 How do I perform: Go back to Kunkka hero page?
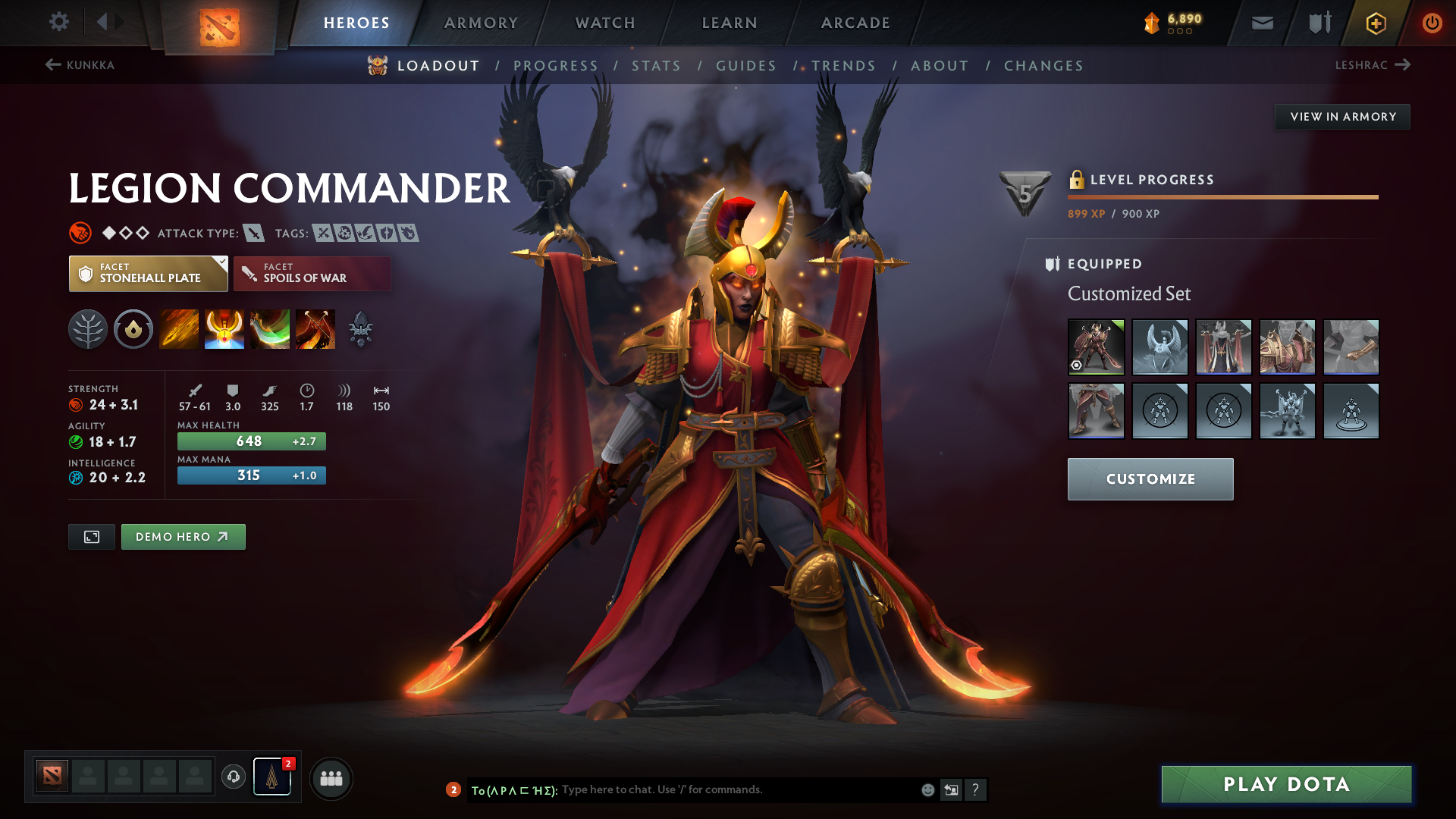[81, 65]
